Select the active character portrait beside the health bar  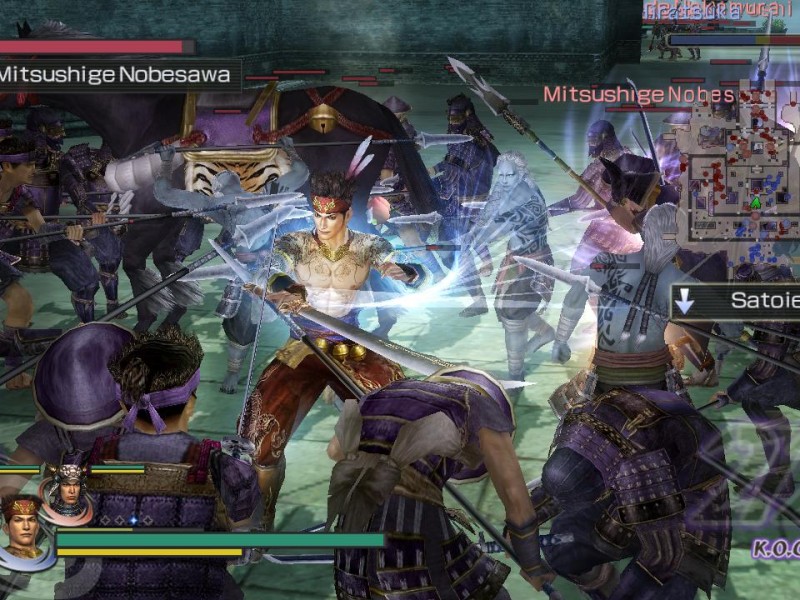tap(24, 526)
